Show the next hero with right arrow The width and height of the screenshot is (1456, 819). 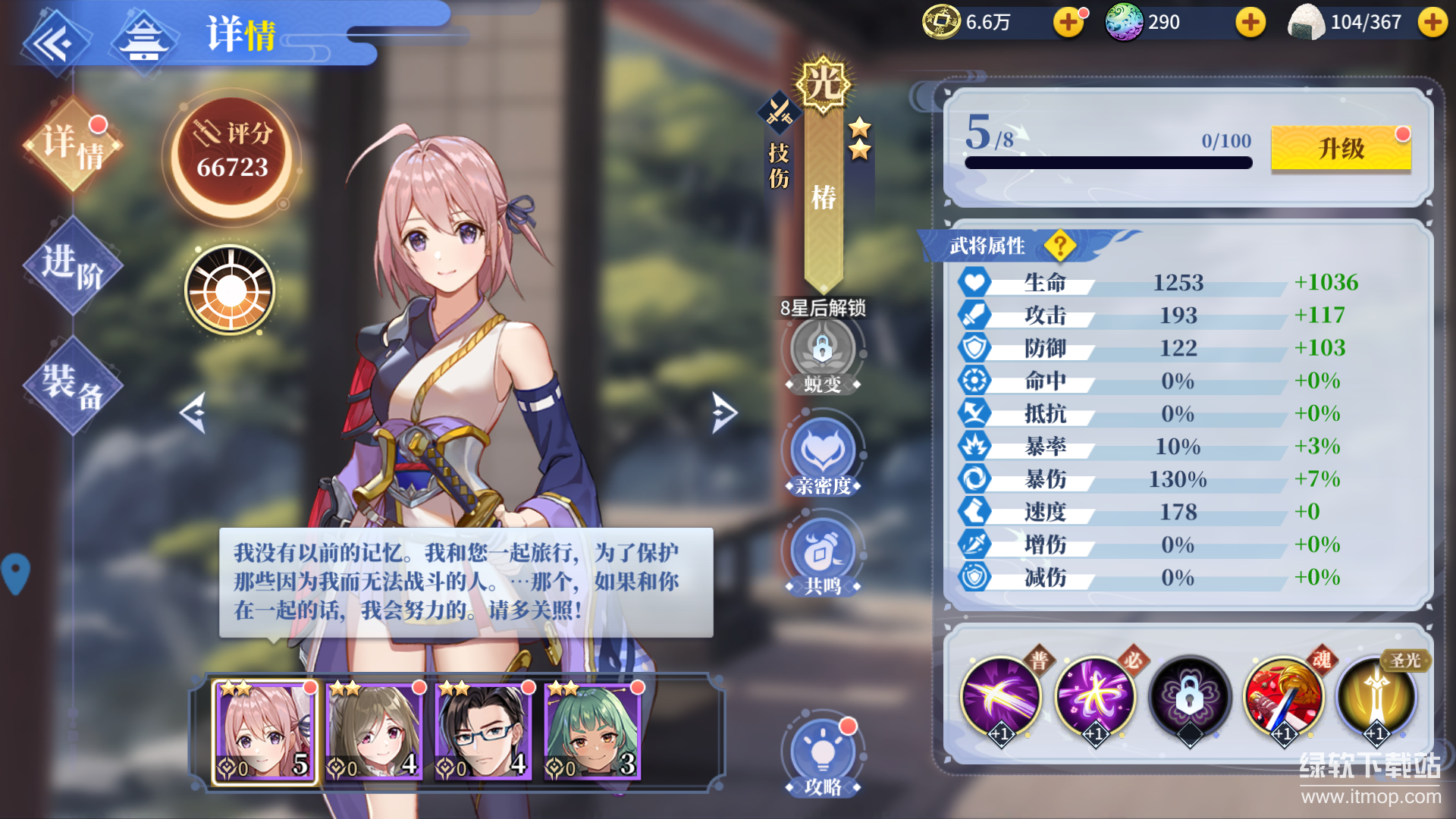724,413
